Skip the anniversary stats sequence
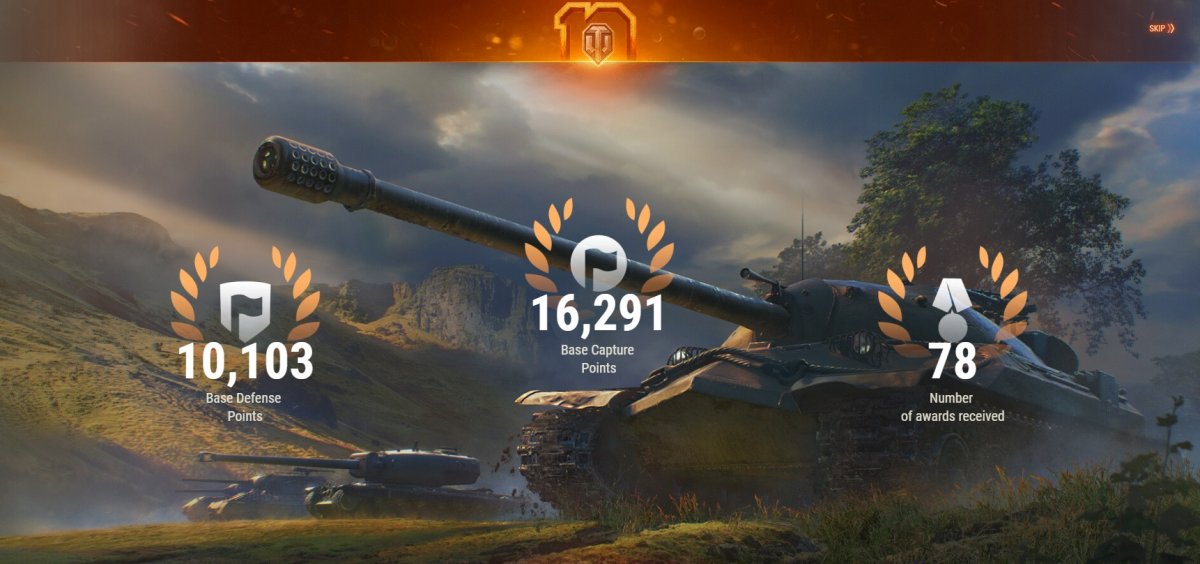This screenshot has width=1200, height=564. [x=1161, y=28]
